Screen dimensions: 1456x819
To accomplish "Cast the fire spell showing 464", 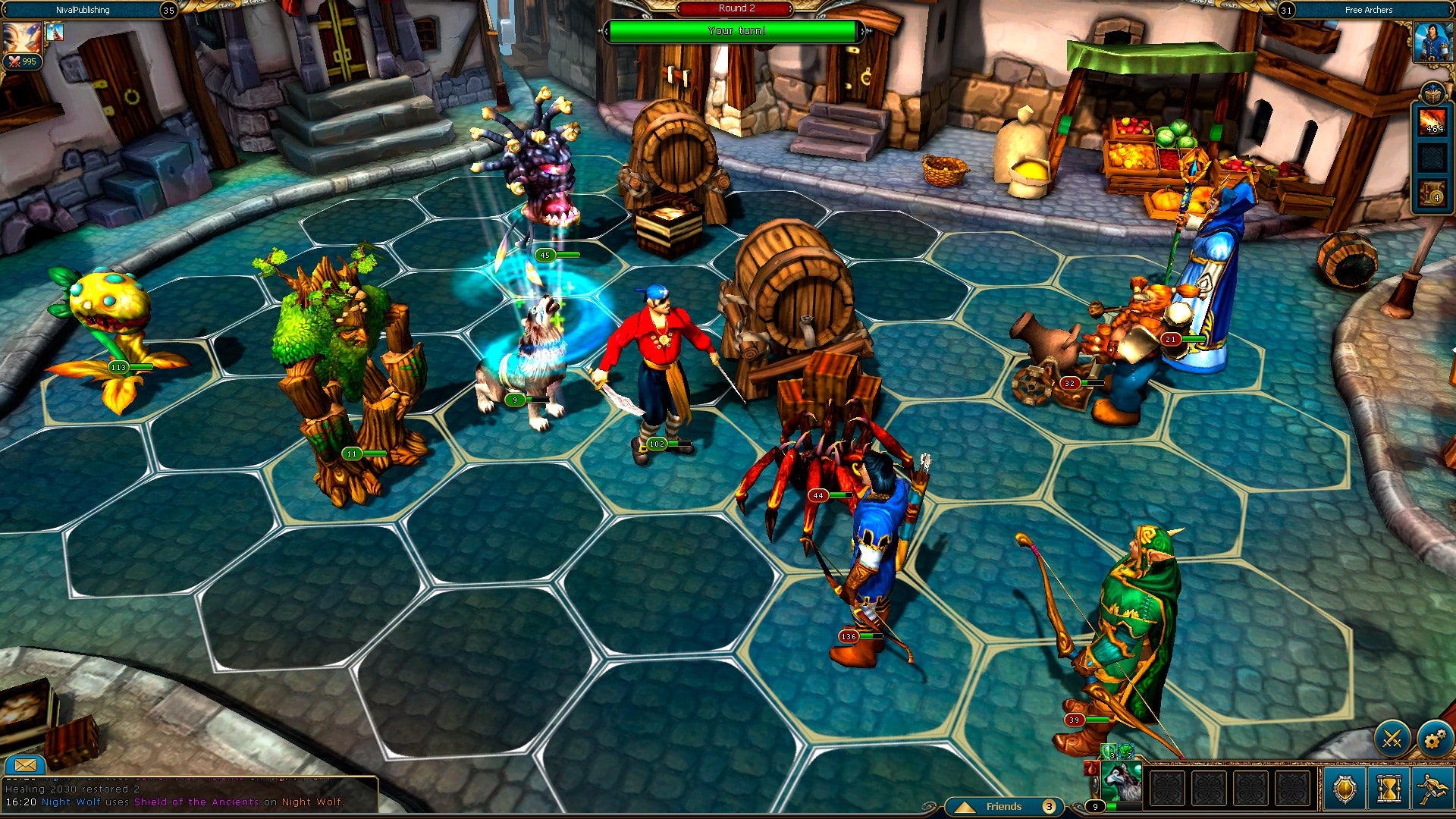I will [x=1432, y=123].
